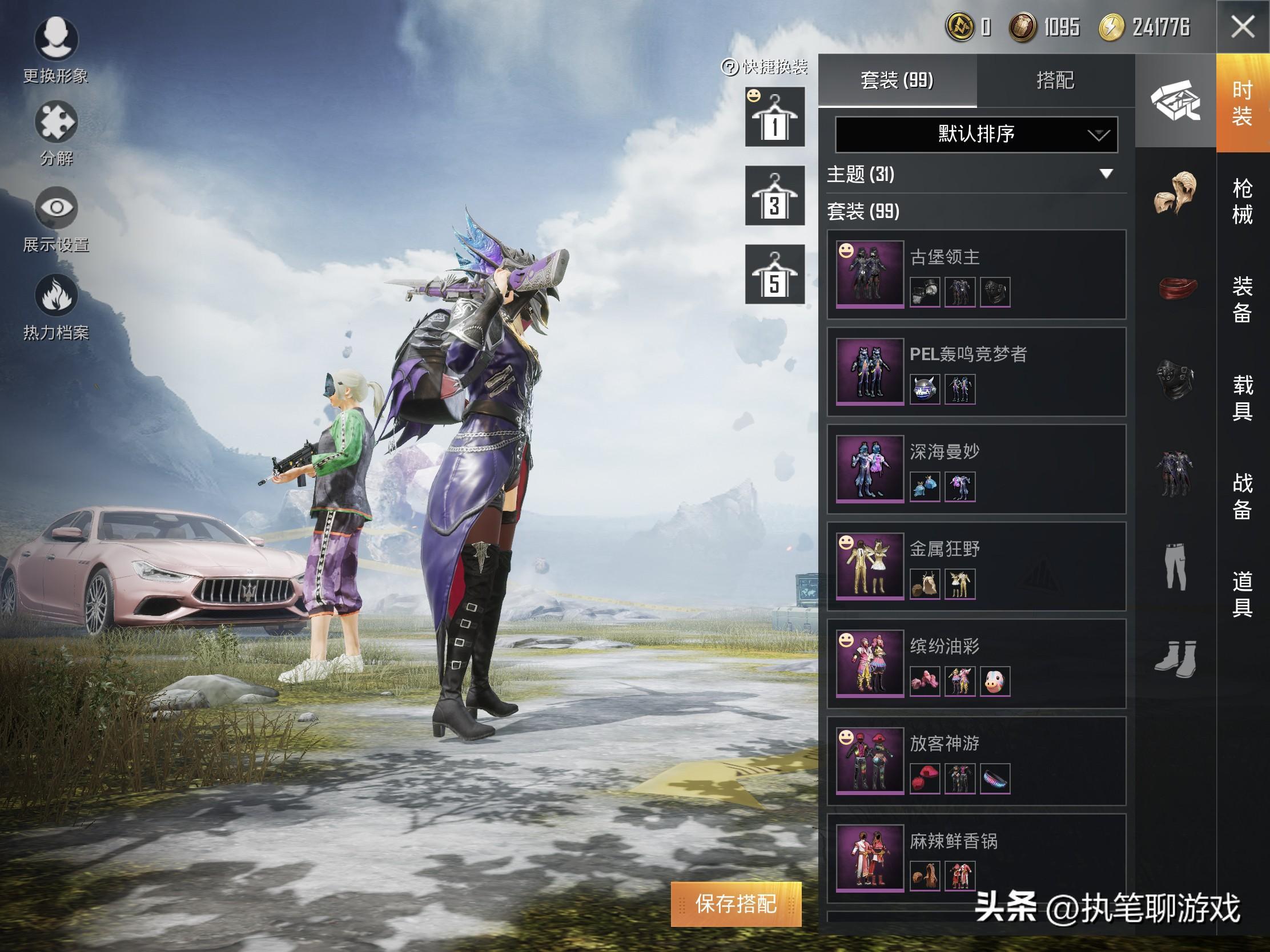Switch to the 搭配 tab
The width and height of the screenshot is (1270, 952).
(x=1055, y=80)
